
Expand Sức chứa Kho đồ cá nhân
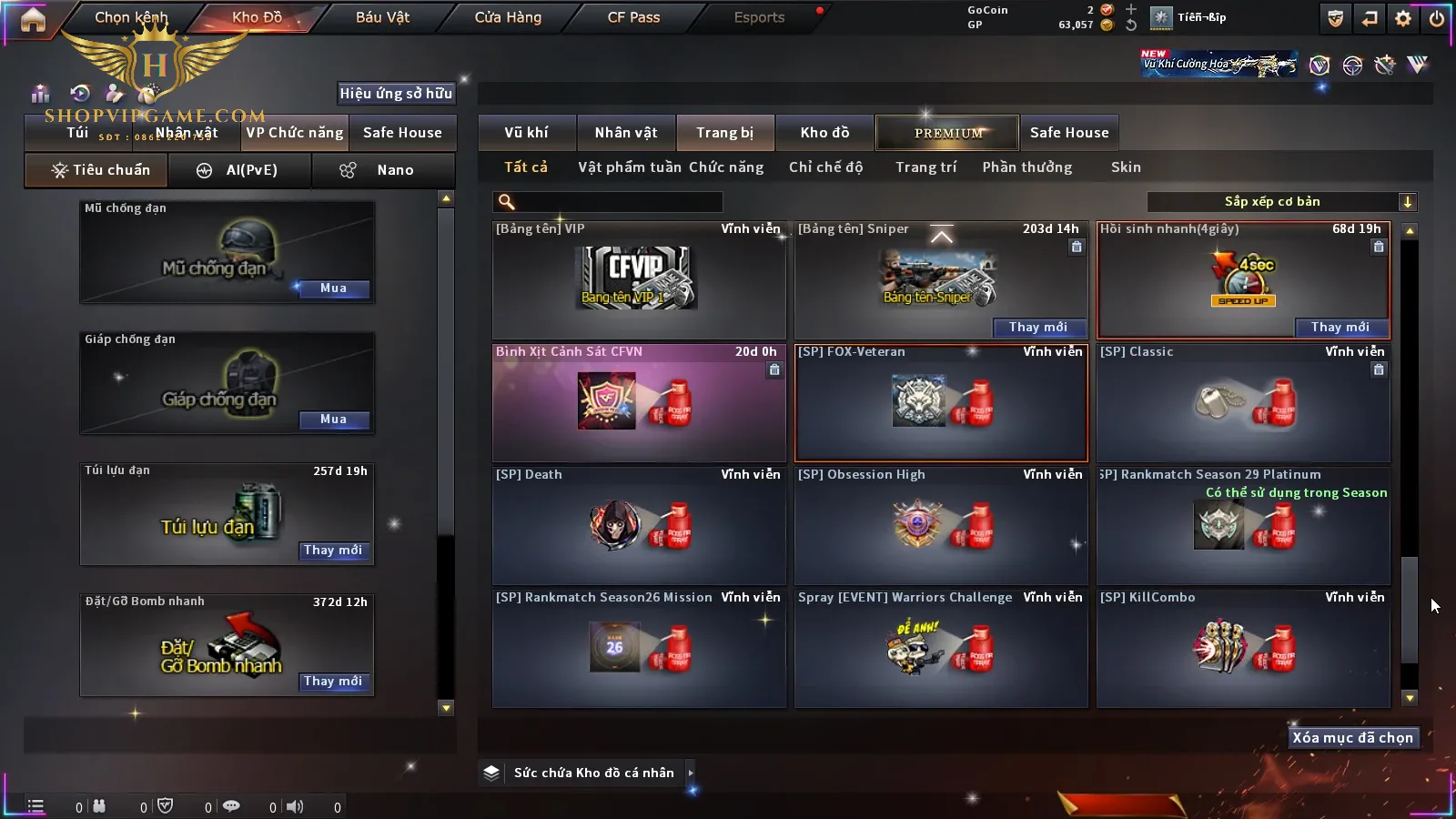click(x=691, y=773)
